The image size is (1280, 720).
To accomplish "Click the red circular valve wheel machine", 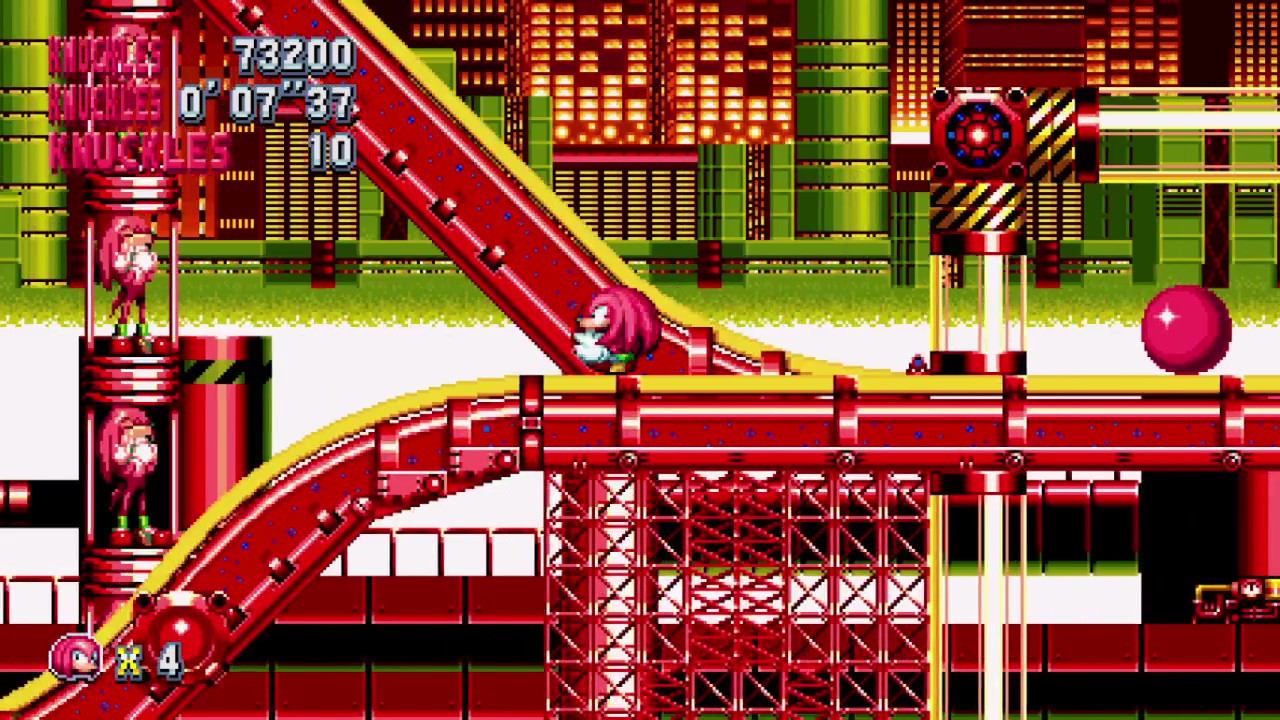I will coord(975,135).
